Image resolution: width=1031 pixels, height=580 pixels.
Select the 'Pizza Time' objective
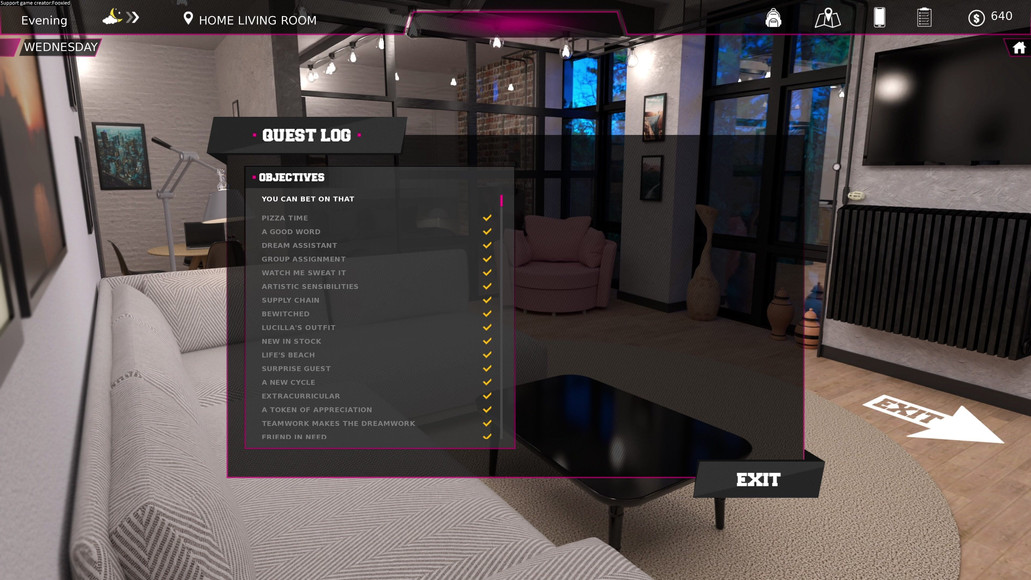point(285,218)
